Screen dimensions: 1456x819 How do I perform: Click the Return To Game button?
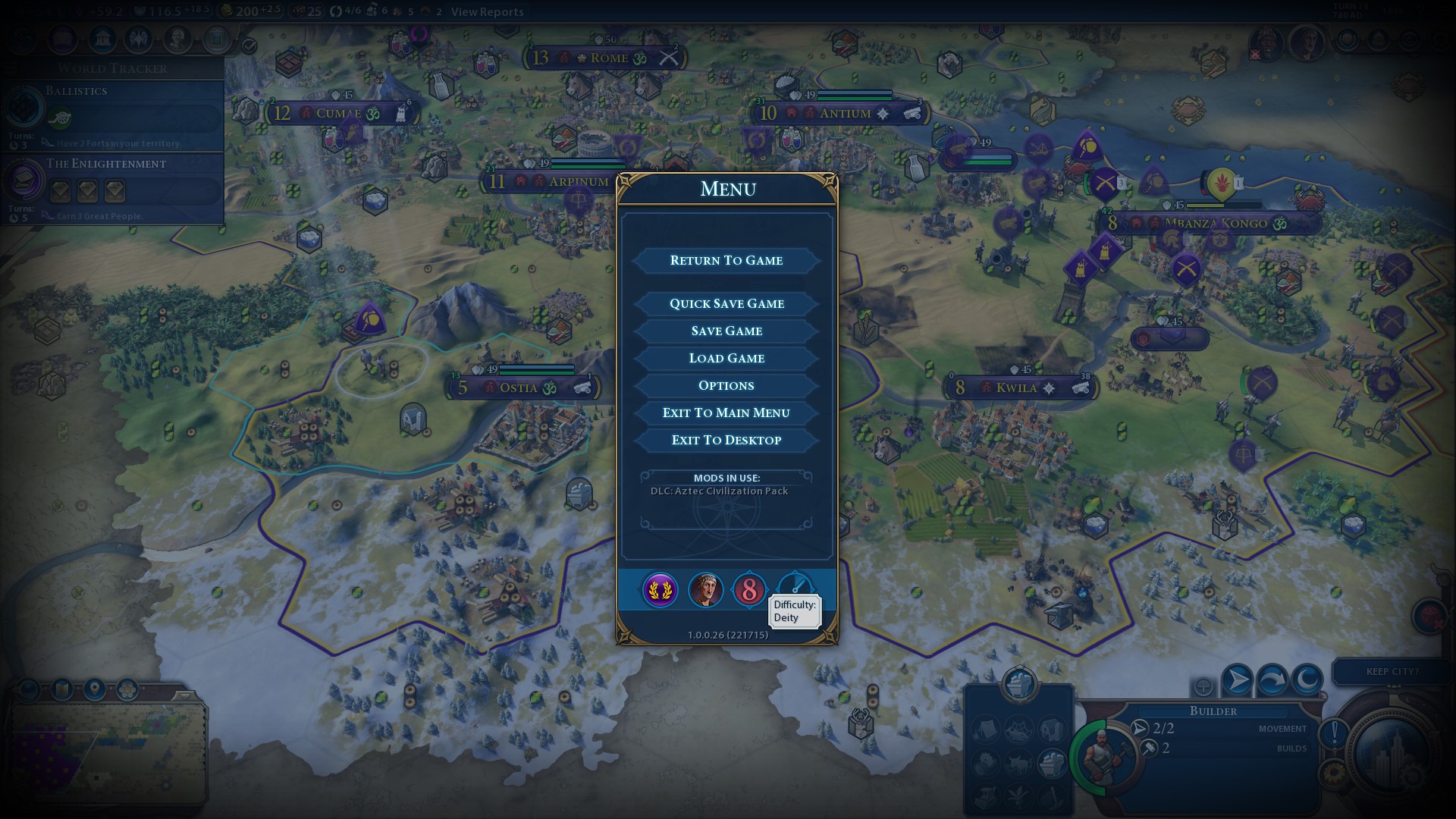(726, 260)
